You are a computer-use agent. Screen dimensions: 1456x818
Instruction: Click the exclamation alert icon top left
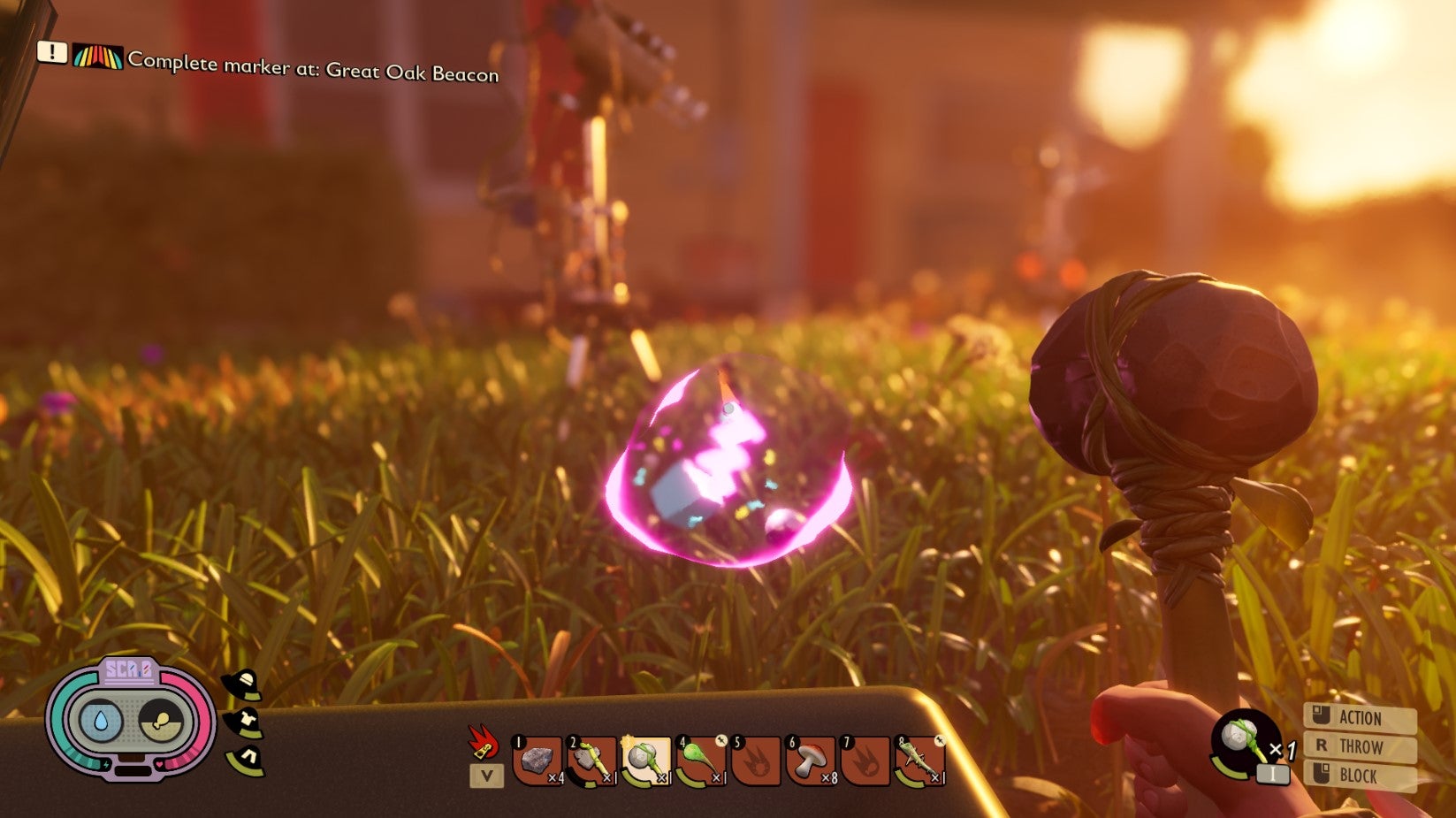[x=55, y=57]
